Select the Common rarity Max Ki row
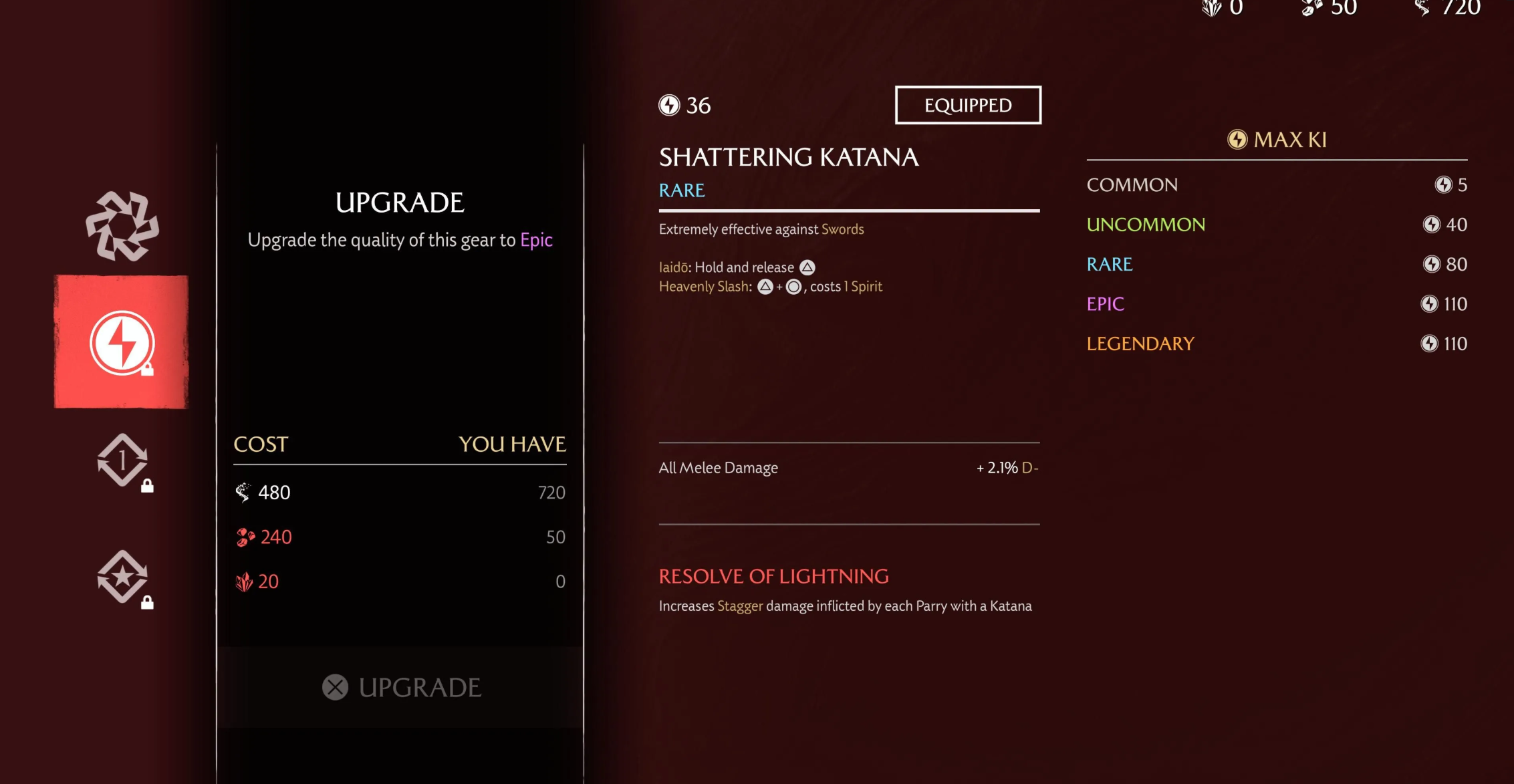This screenshot has height=784, width=1514. click(1276, 185)
